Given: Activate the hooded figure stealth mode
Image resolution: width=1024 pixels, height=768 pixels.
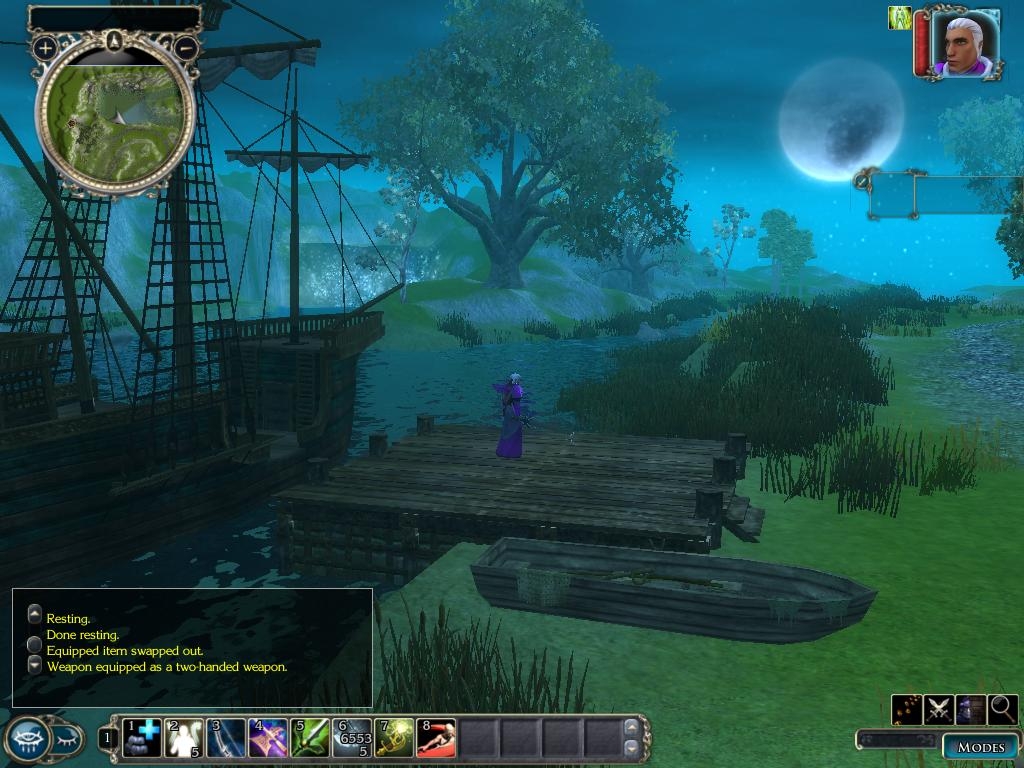Looking at the screenshot, I should coord(970,709).
